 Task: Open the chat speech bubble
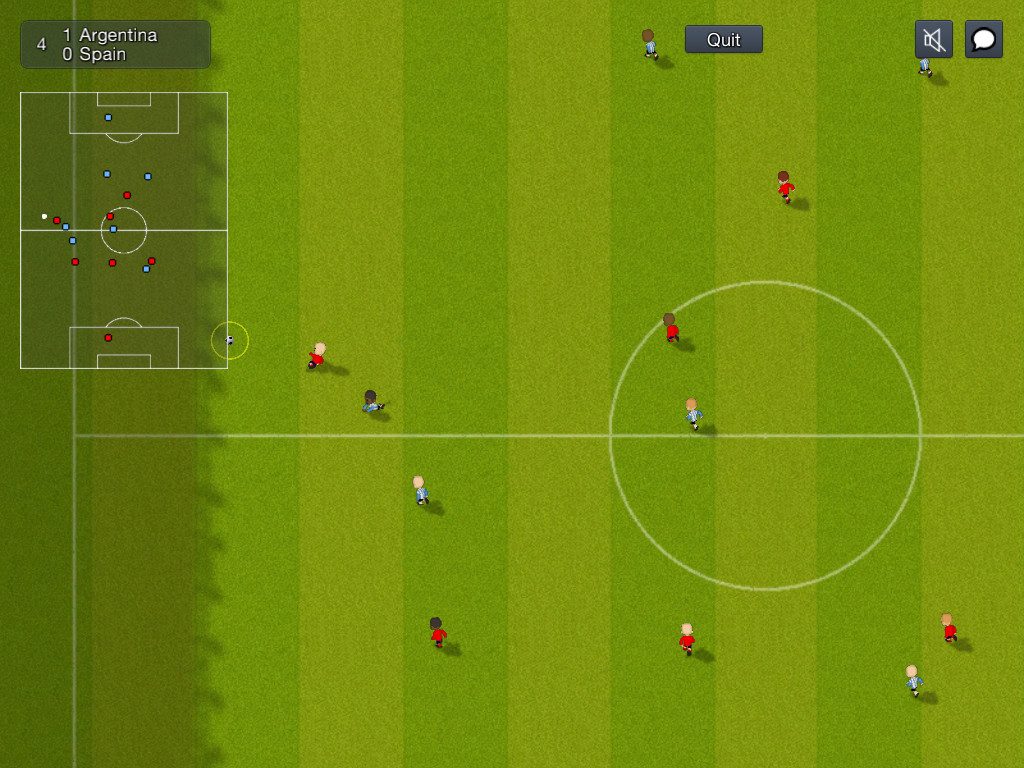click(983, 39)
